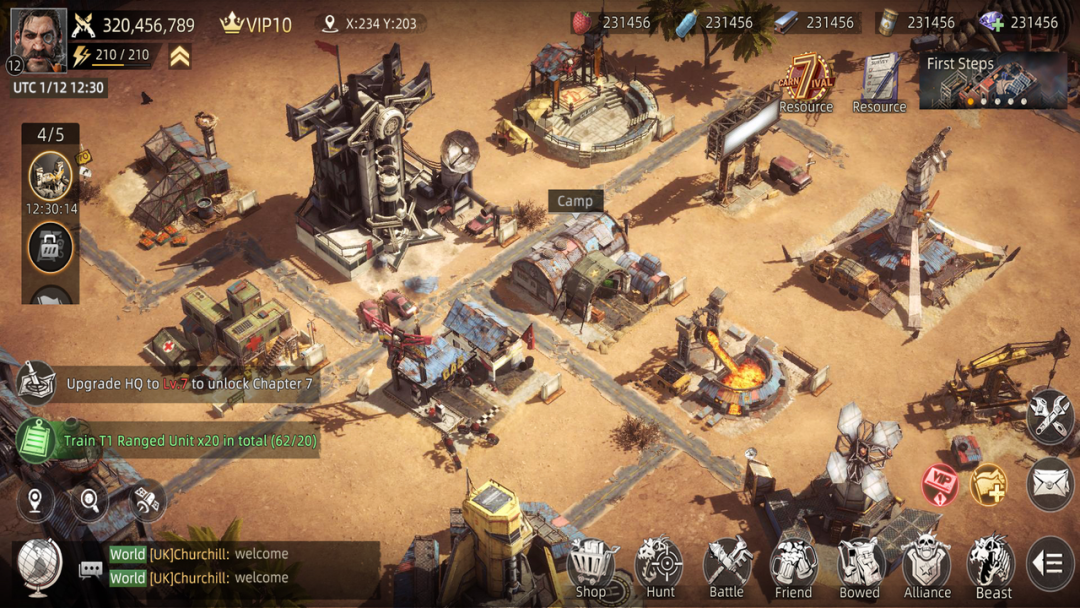
Task: Add diamonds using the gem plus icon
Action: pos(991,22)
